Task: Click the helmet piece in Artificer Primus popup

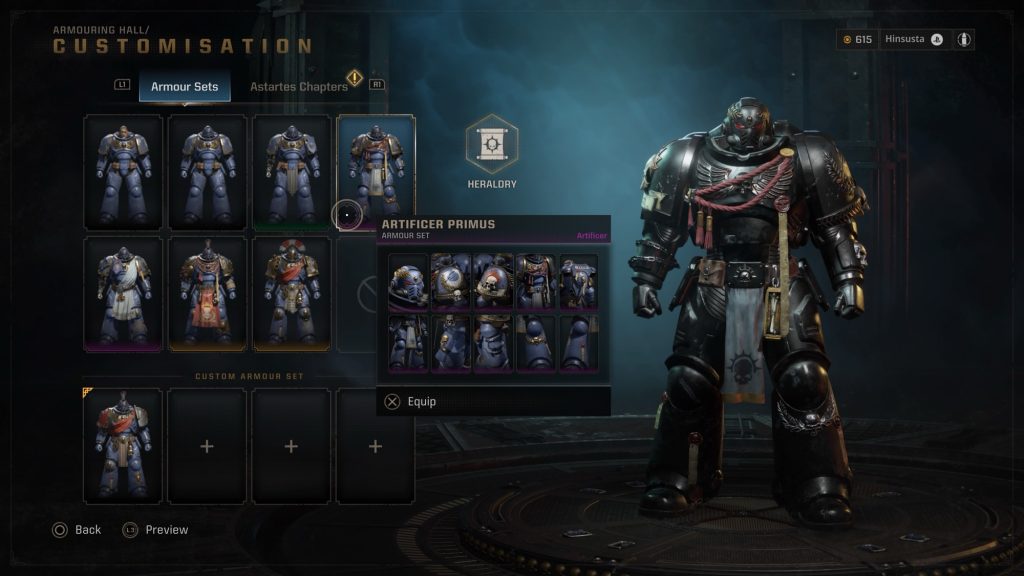Action: pos(408,282)
